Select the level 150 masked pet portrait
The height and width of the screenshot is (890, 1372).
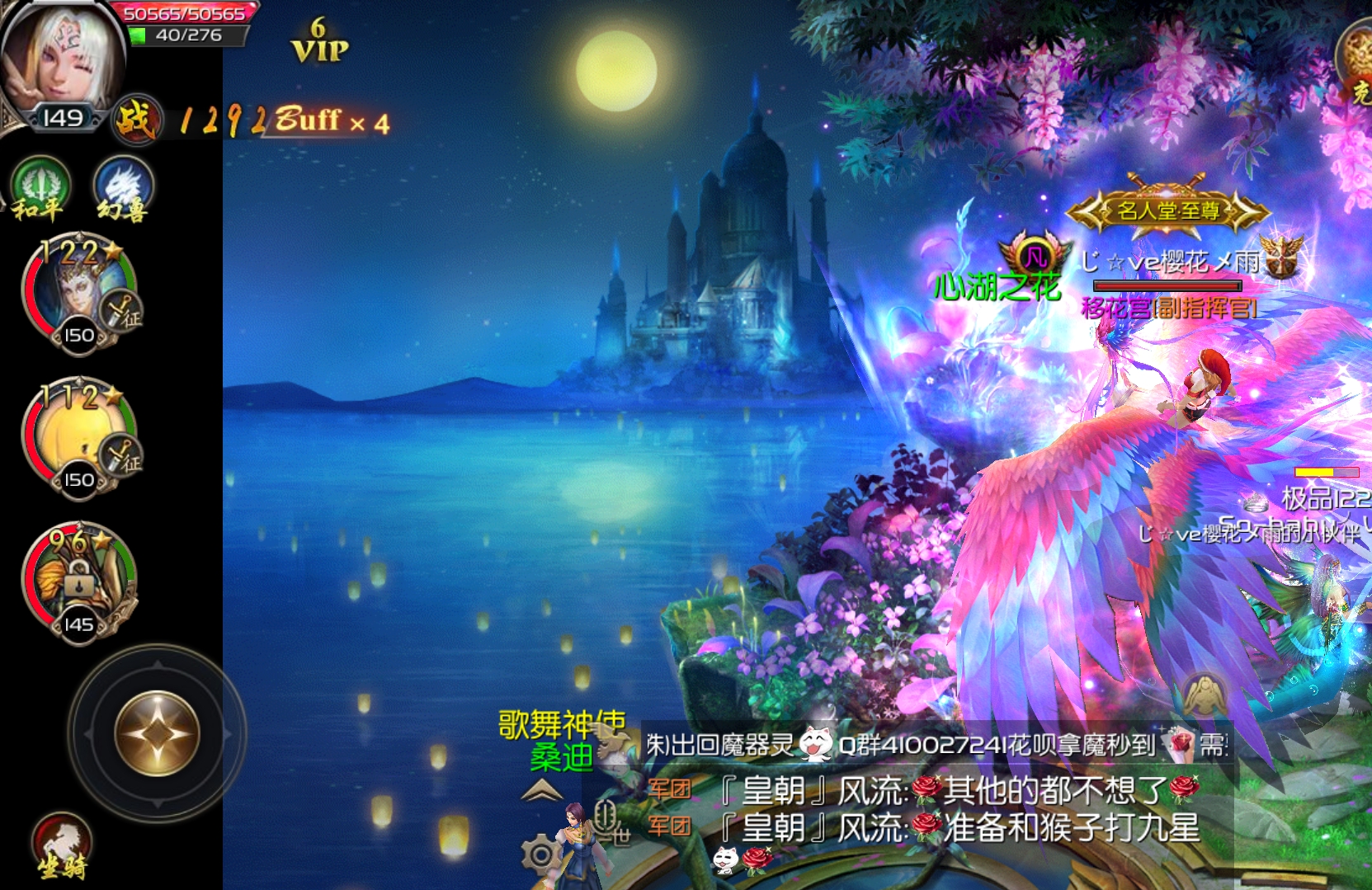79,293
